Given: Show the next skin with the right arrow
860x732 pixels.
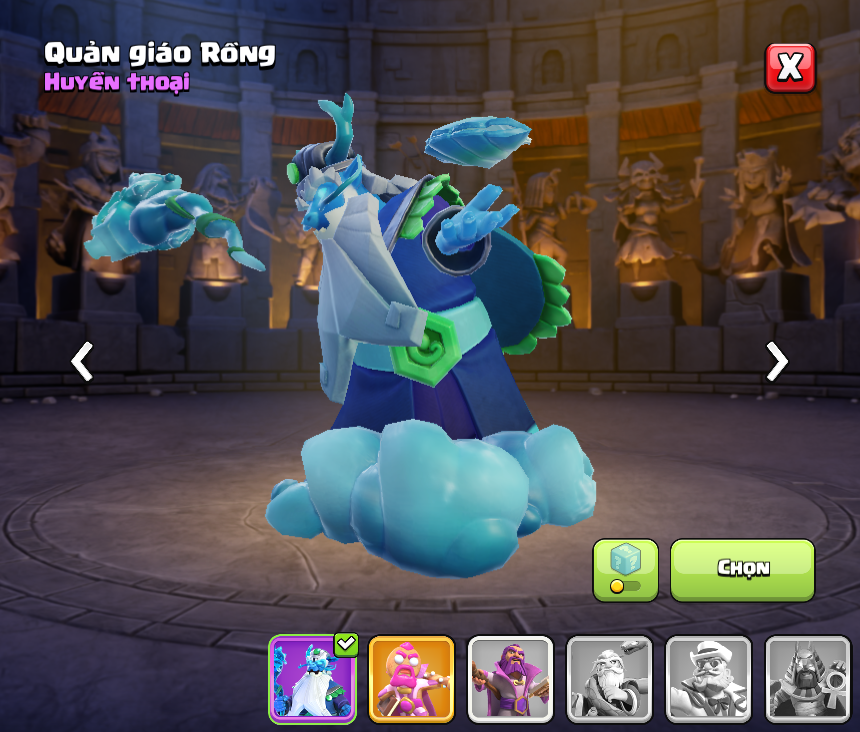Looking at the screenshot, I should [776, 361].
